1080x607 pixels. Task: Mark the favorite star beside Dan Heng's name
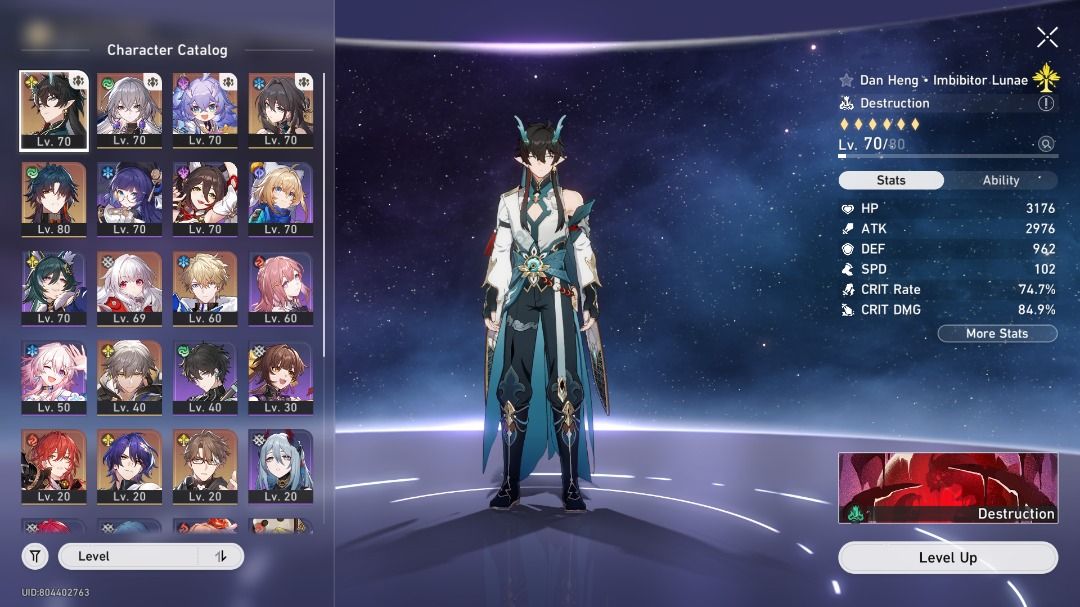click(847, 80)
